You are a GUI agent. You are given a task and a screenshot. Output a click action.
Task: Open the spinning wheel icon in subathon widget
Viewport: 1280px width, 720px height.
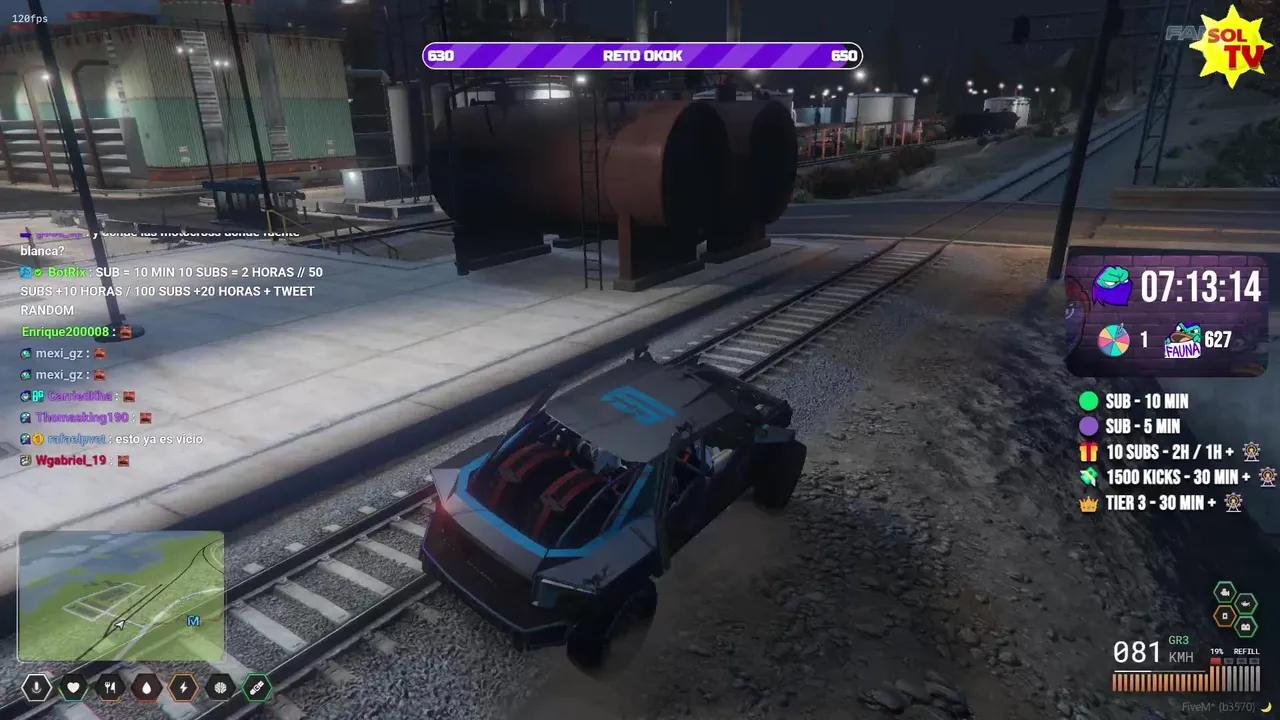[x=1113, y=340]
